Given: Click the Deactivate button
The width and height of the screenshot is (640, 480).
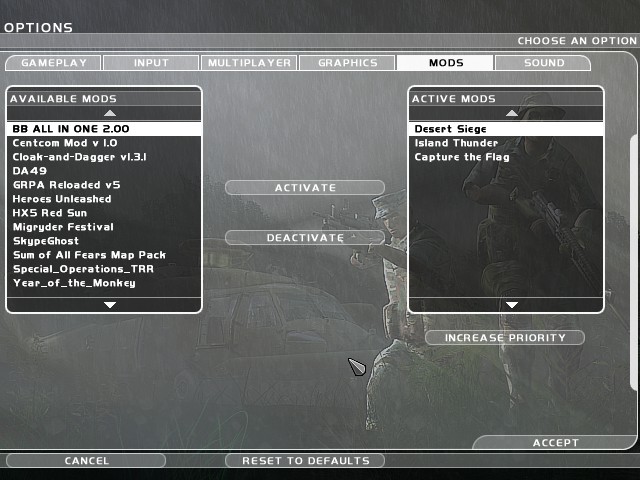Looking at the screenshot, I should [x=305, y=238].
